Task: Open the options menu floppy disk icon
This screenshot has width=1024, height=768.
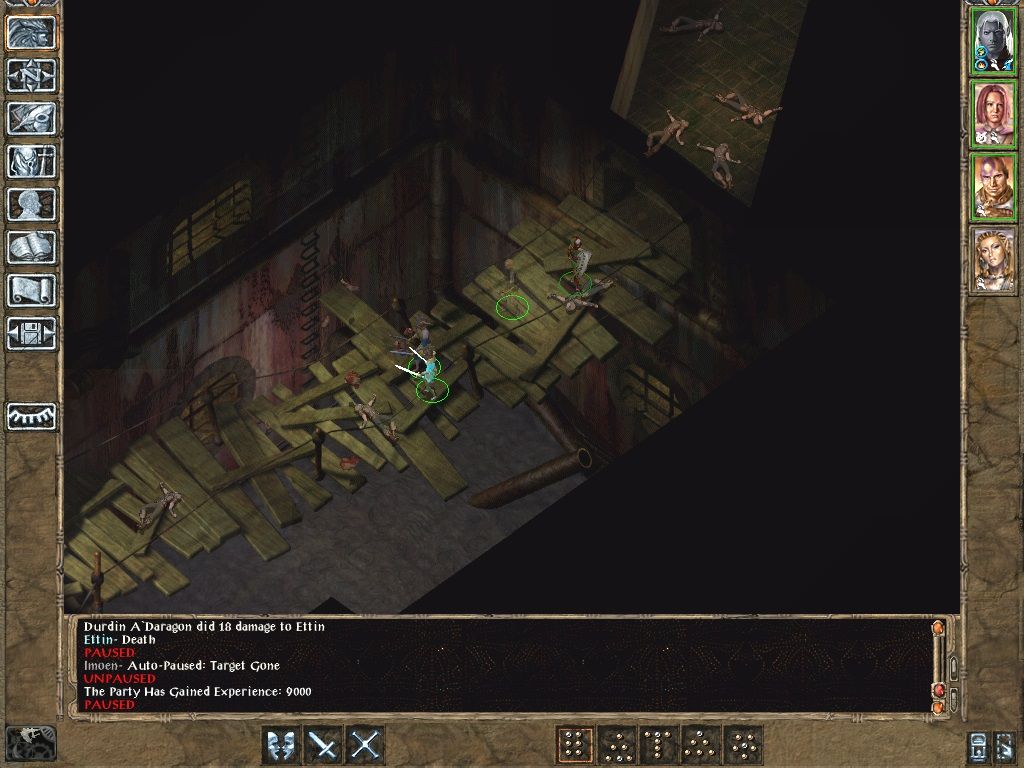Action: [32, 333]
